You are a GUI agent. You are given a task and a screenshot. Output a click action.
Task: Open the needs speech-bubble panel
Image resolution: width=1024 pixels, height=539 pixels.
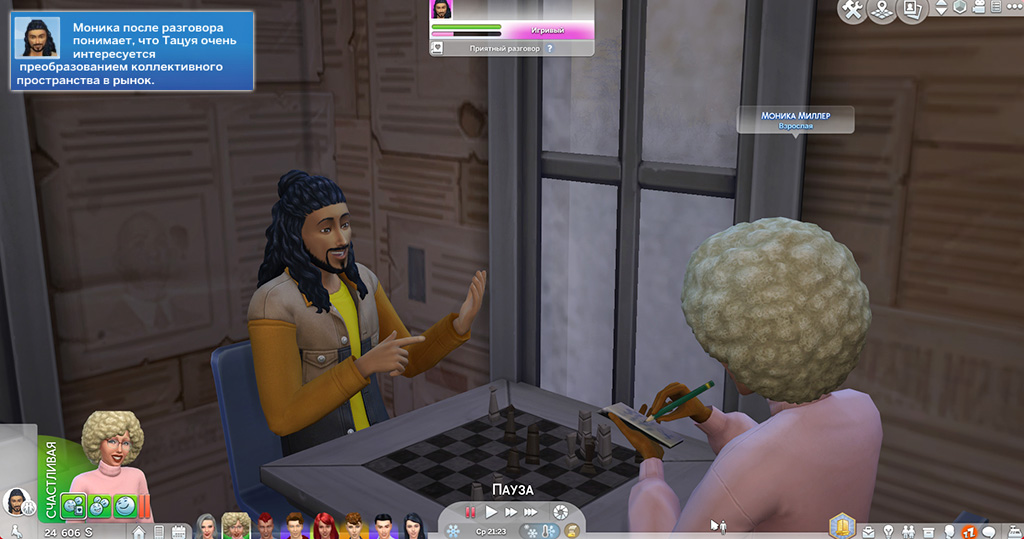(989, 530)
